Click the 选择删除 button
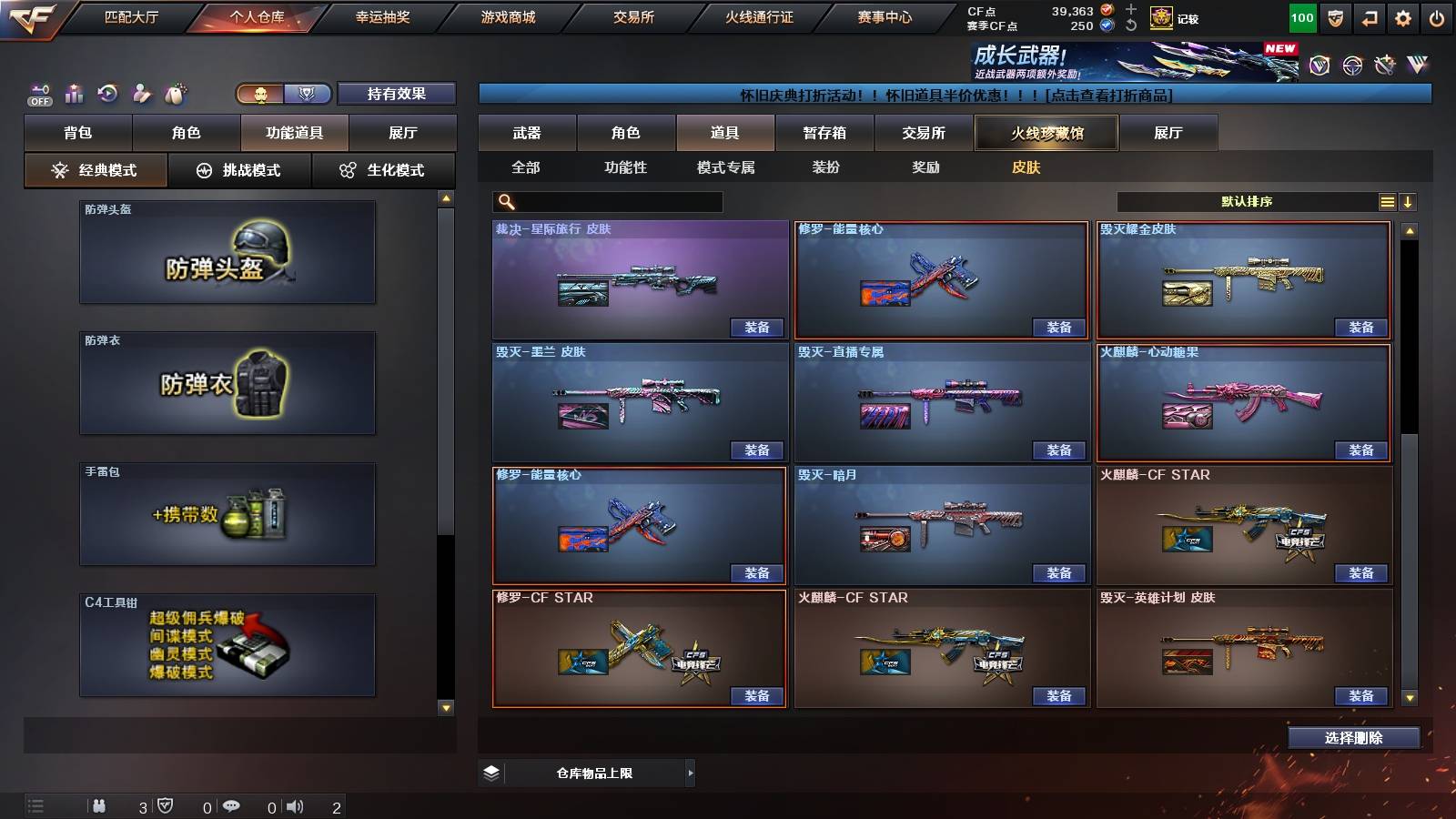 1353,737
